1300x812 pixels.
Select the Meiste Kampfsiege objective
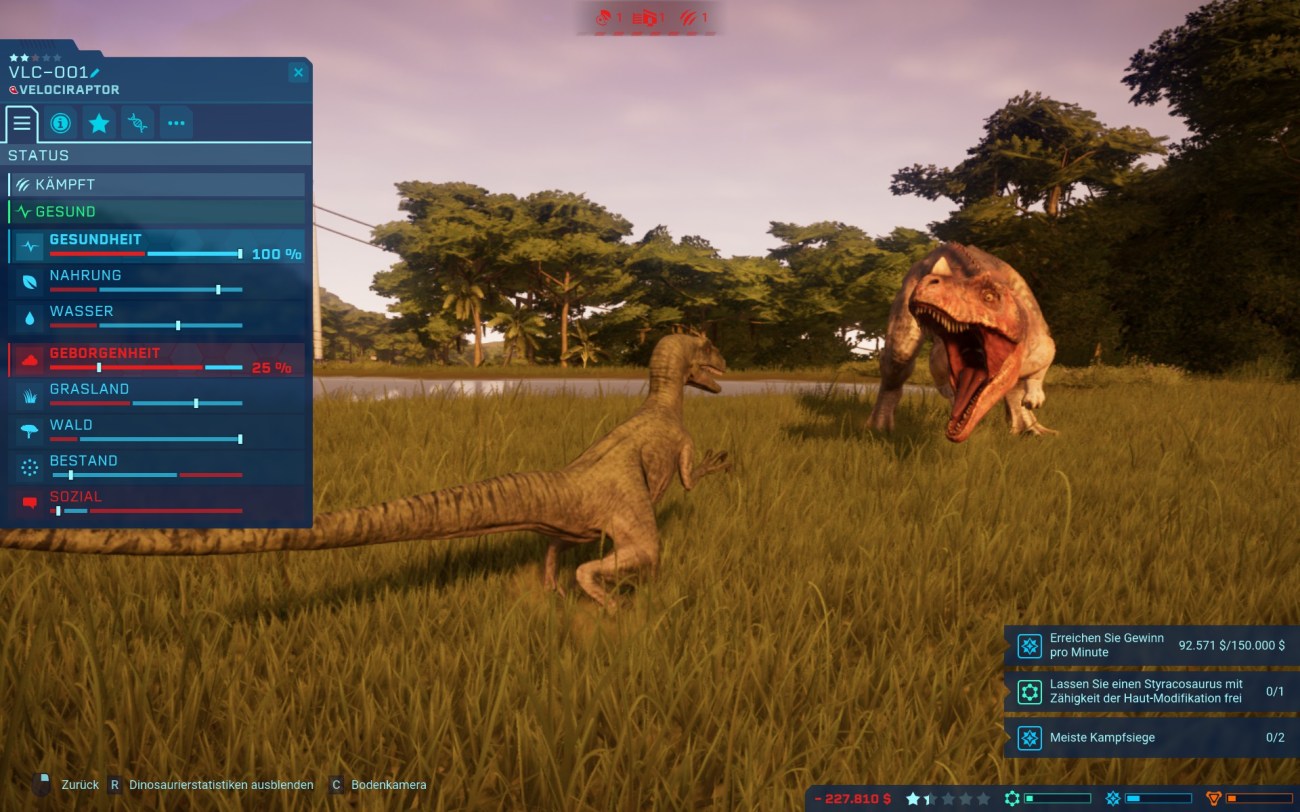click(x=1150, y=738)
